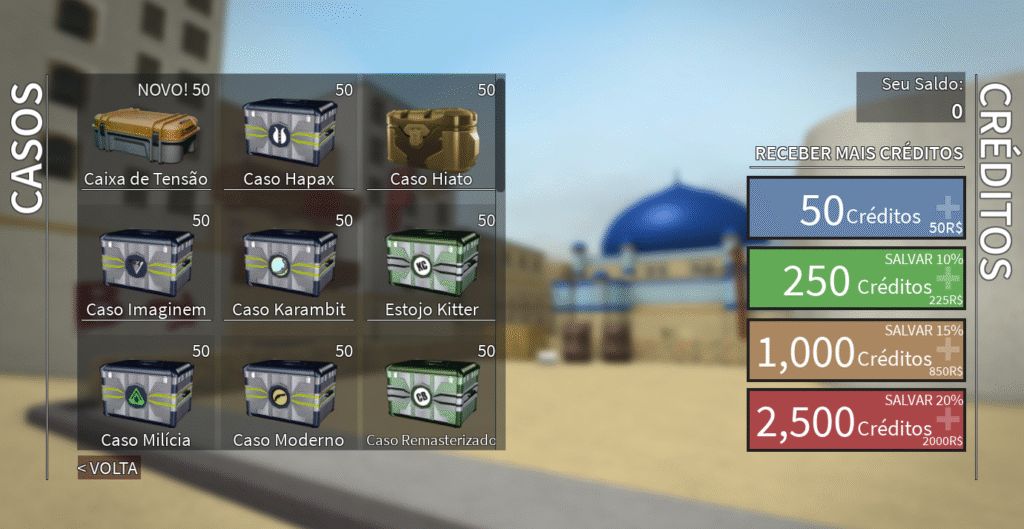Pick the Caso Remasterizado case
This screenshot has height=529, width=1024.
(430, 395)
